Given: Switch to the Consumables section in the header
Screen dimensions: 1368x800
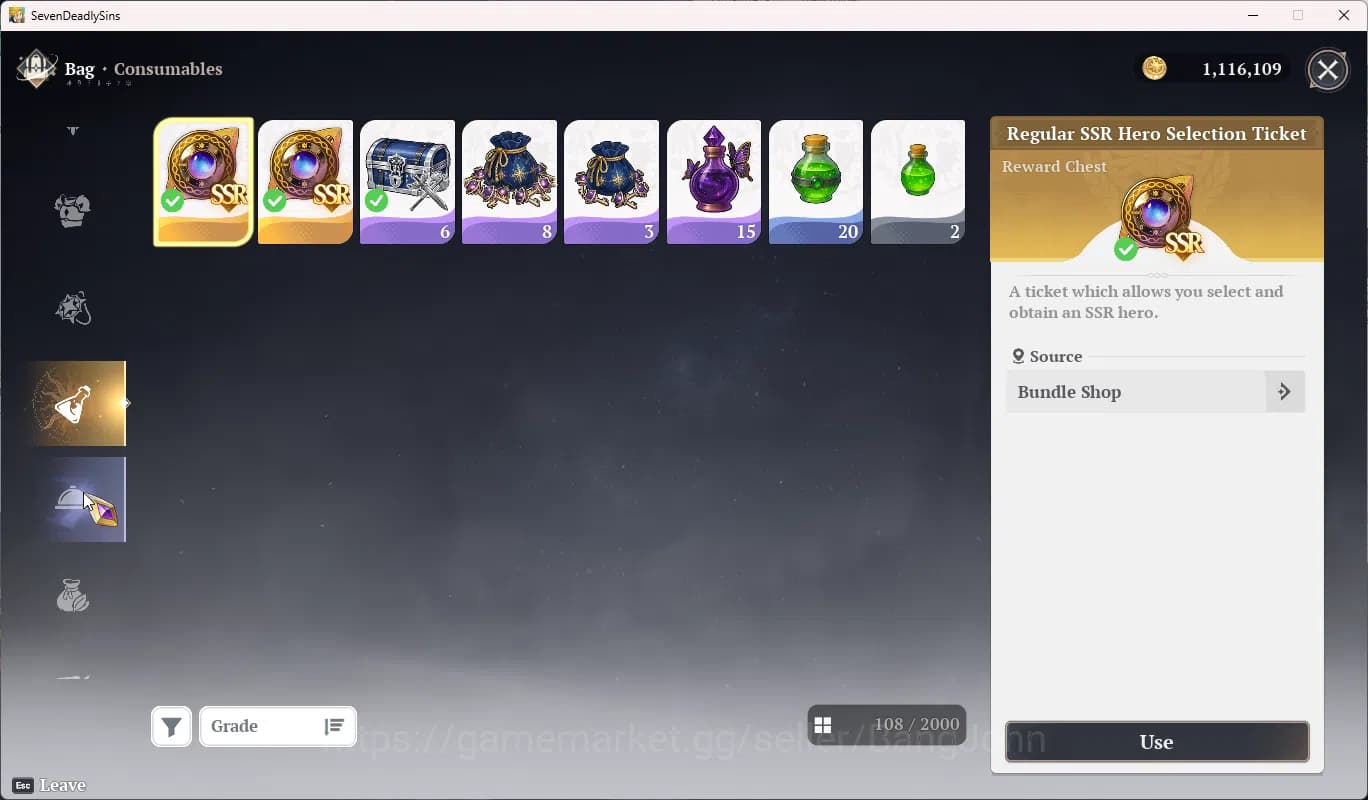Looking at the screenshot, I should 167,69.
